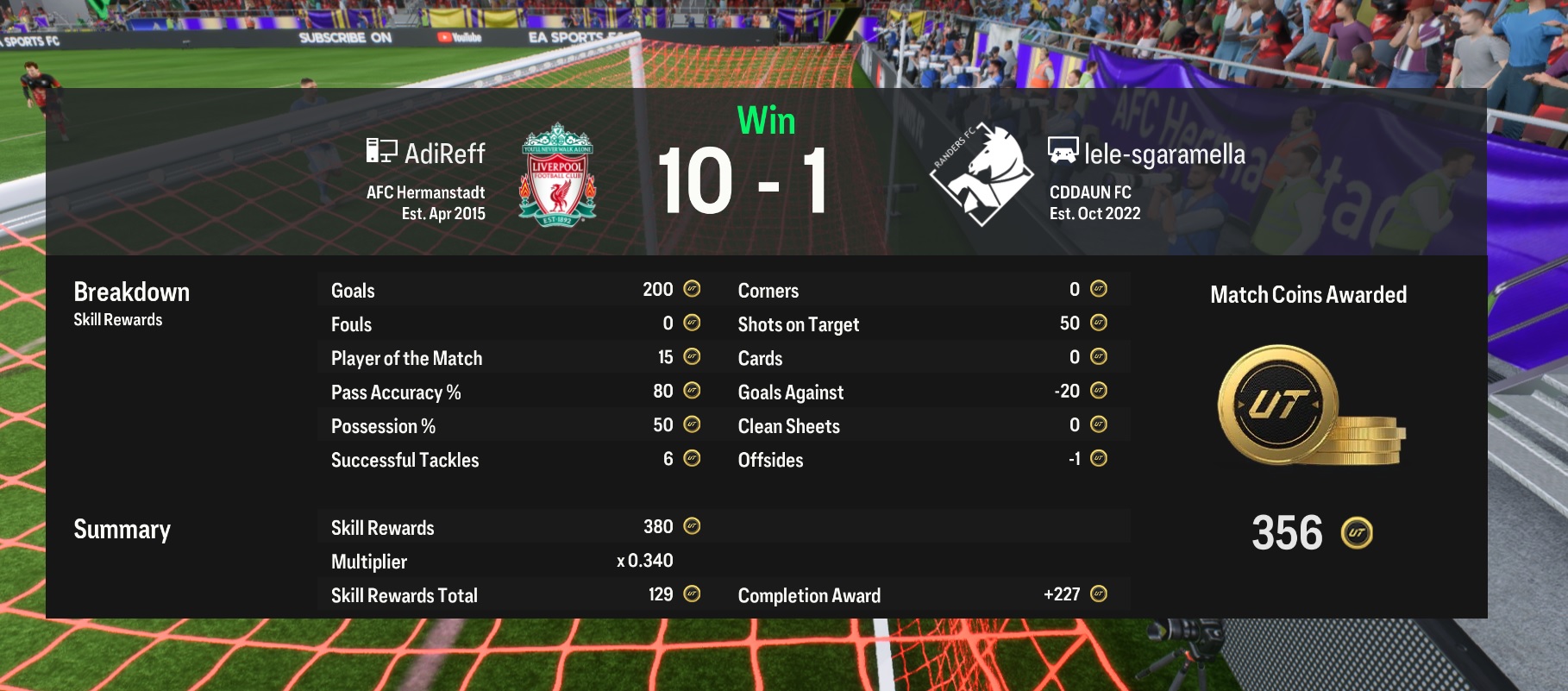The width and height of the screenshot is (1568, 691).
Task: Select the controller icon beside lele-sgaramella
Action: pos(1062,153)
